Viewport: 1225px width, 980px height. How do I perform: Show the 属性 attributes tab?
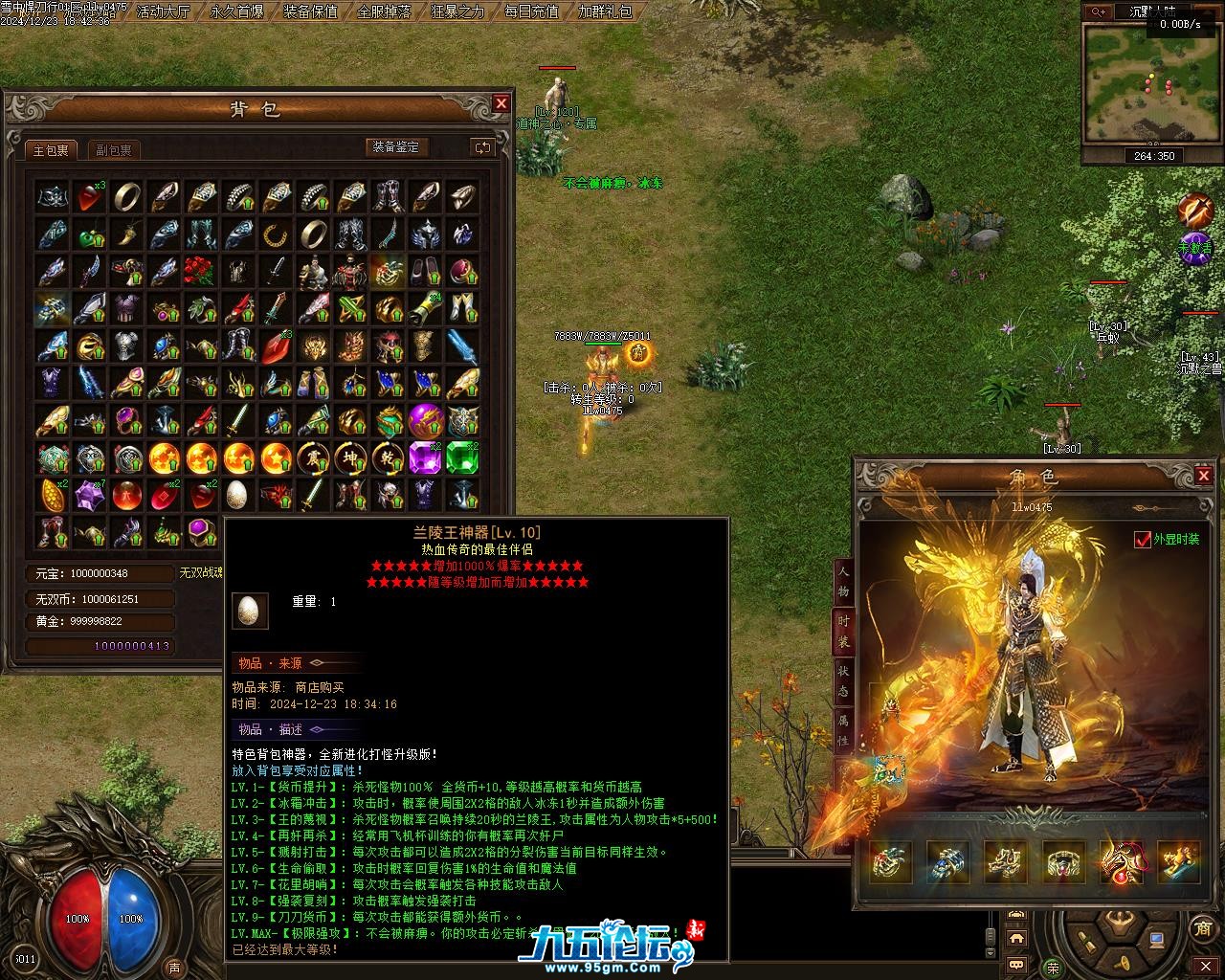click(843, 729)
